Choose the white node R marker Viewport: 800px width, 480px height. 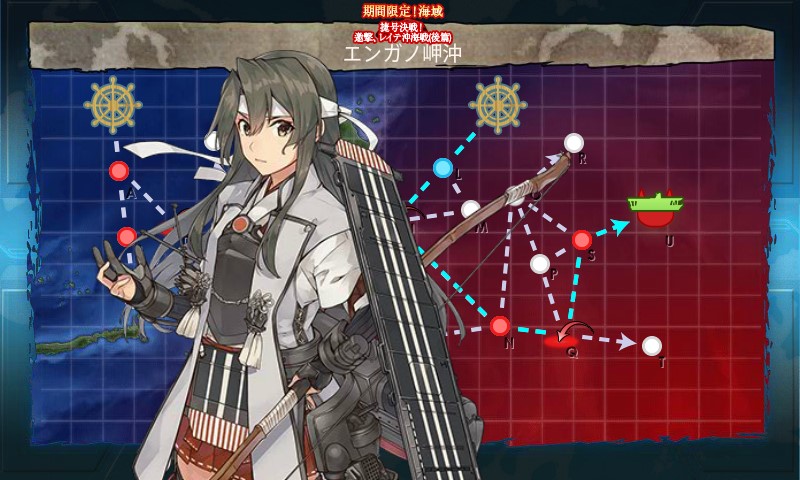coord(573,142)
